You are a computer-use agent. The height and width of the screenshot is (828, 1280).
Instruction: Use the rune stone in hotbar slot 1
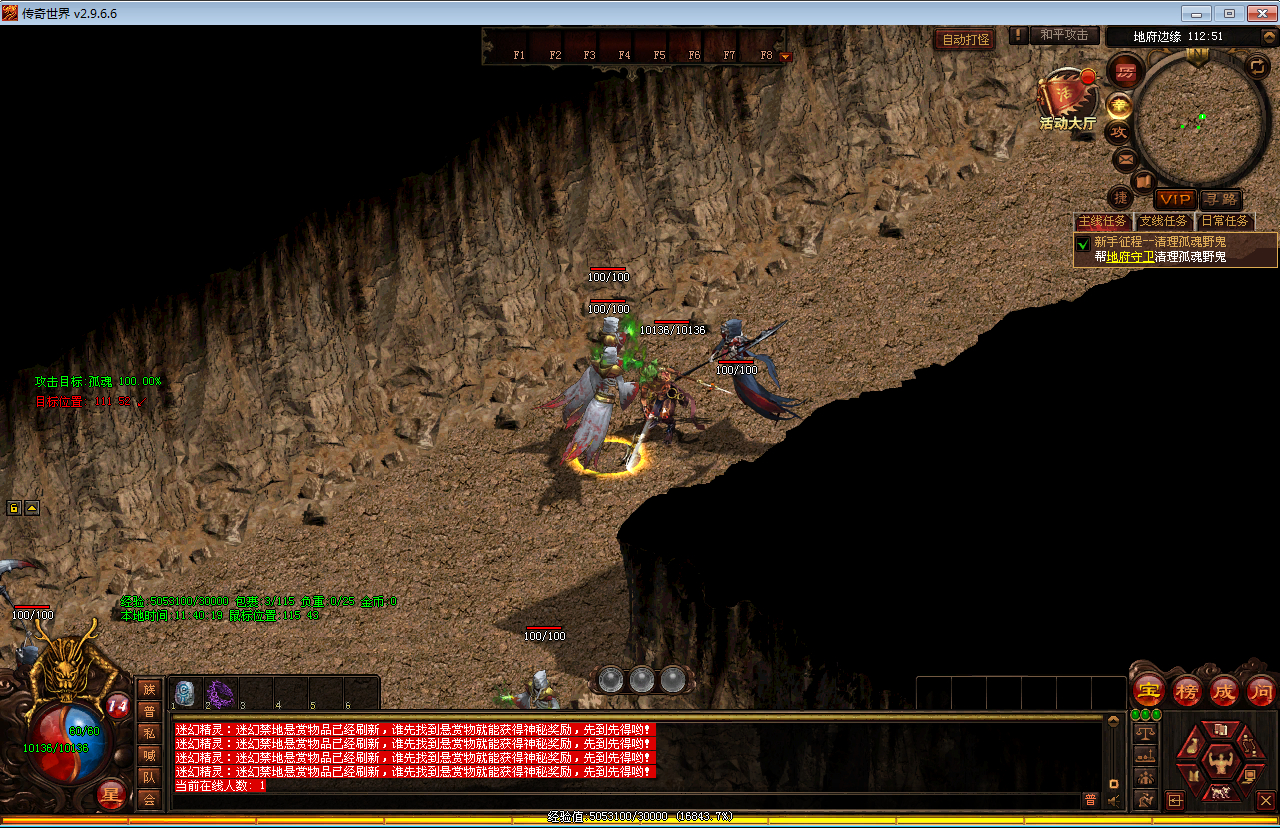click(x=184, y=692)
